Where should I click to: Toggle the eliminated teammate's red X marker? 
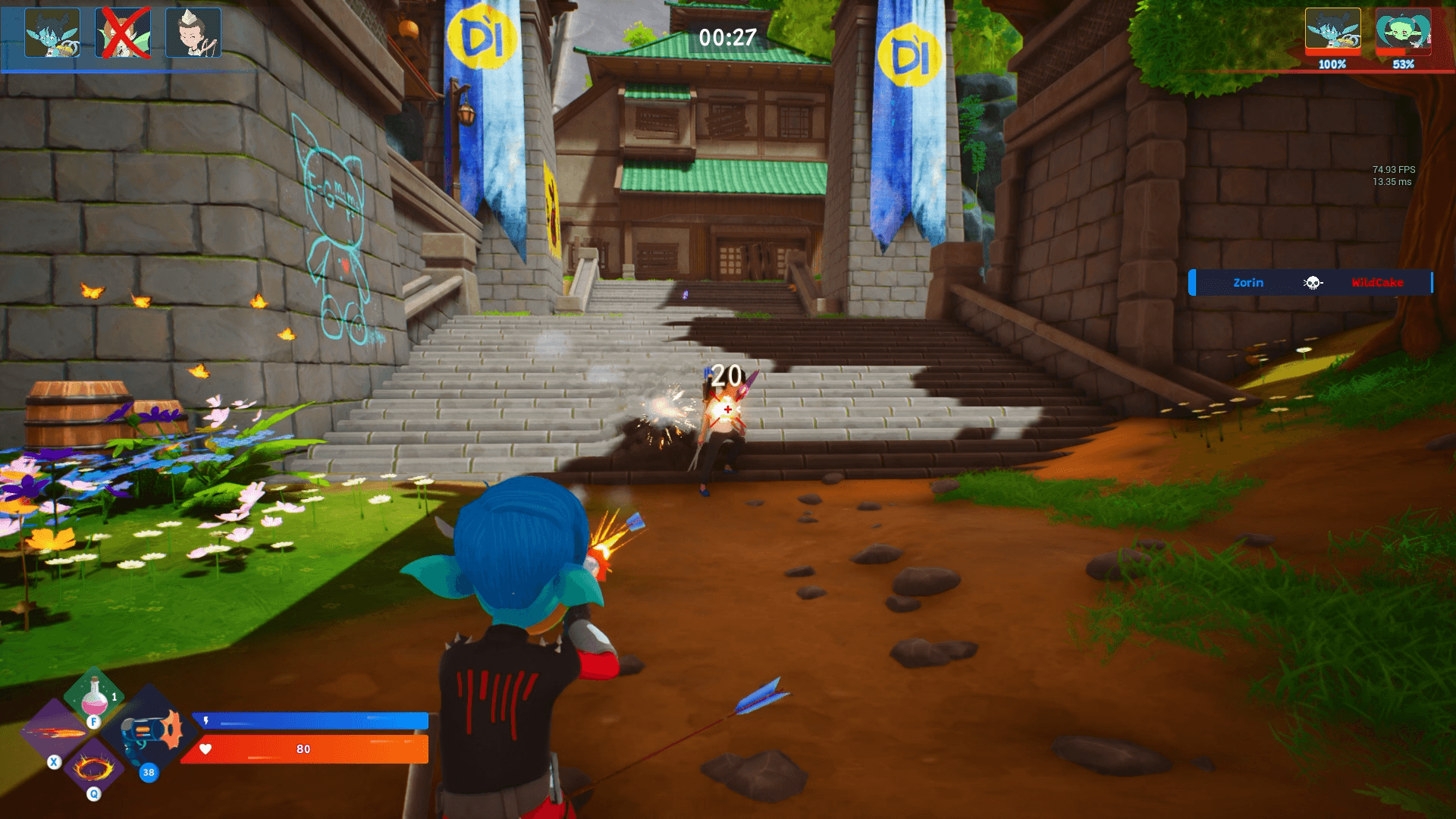124,31
